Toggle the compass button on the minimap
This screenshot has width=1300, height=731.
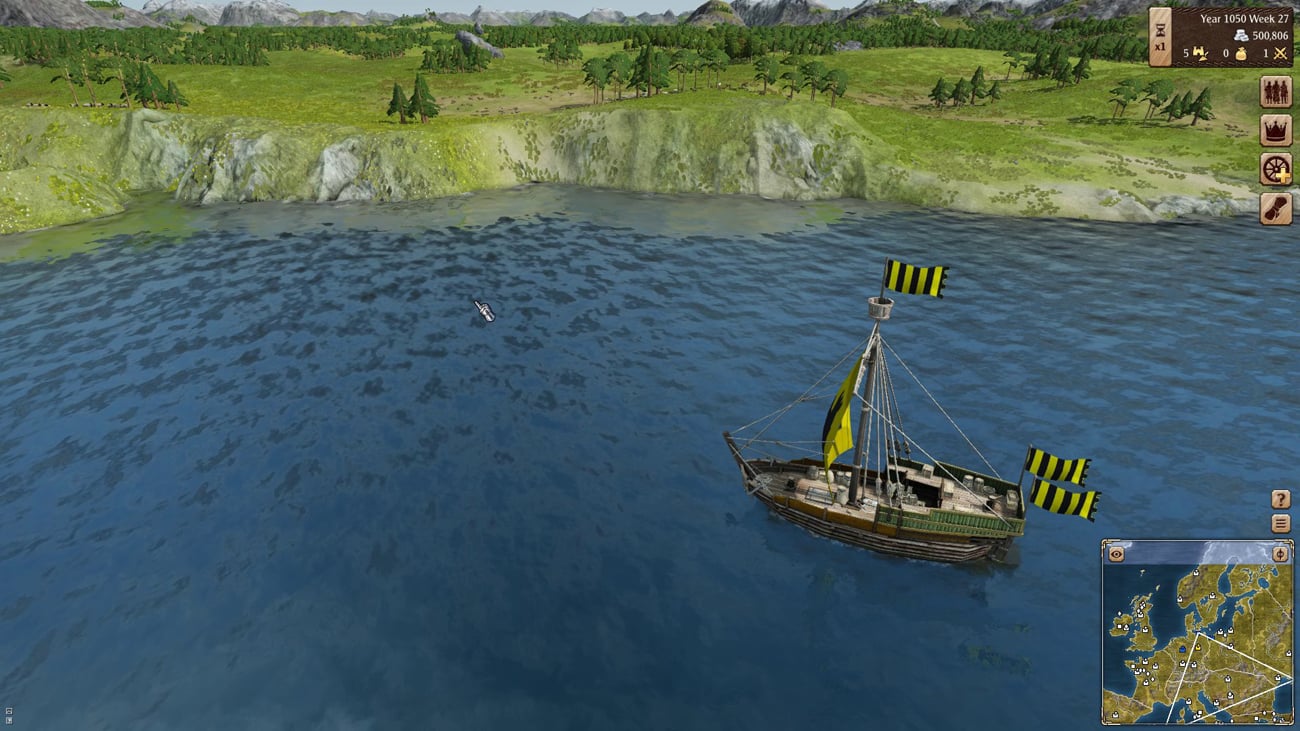1280,554
